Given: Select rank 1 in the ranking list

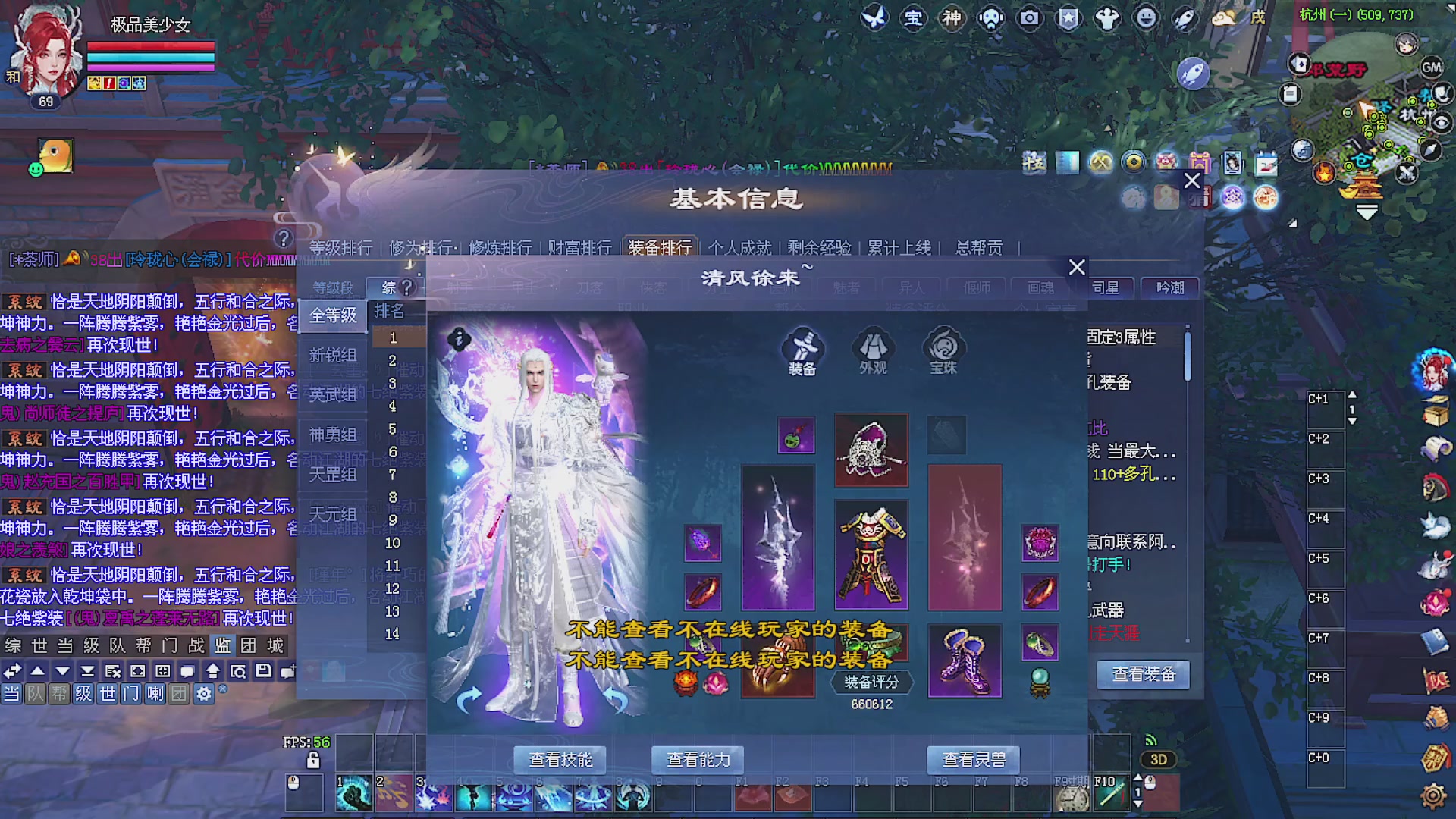Looking at the screenshot, I should point(395,338).
